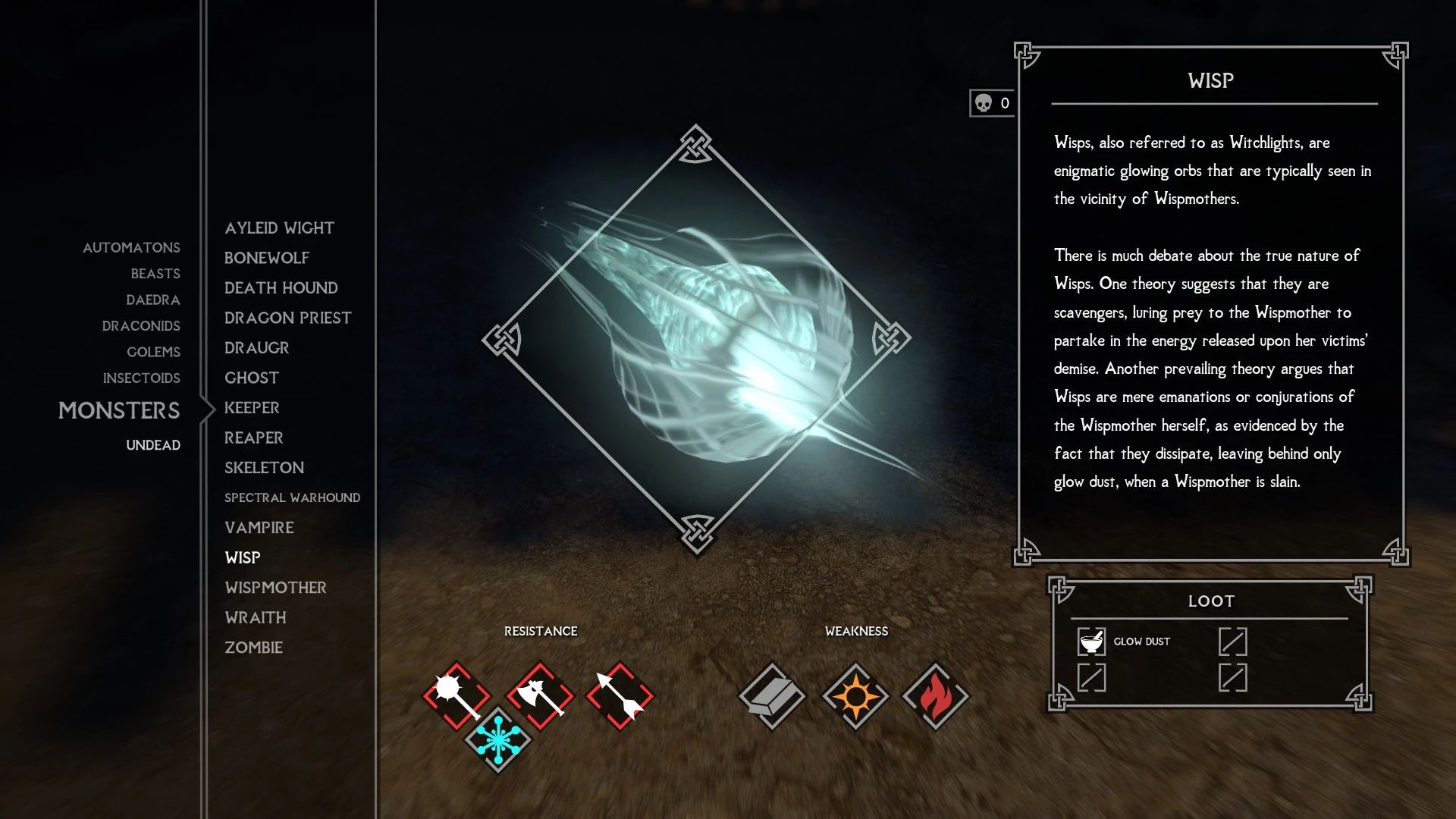View the Dragon Priest entry
The height and width of the screenshot is (819, 1456).
click(287, 317)
